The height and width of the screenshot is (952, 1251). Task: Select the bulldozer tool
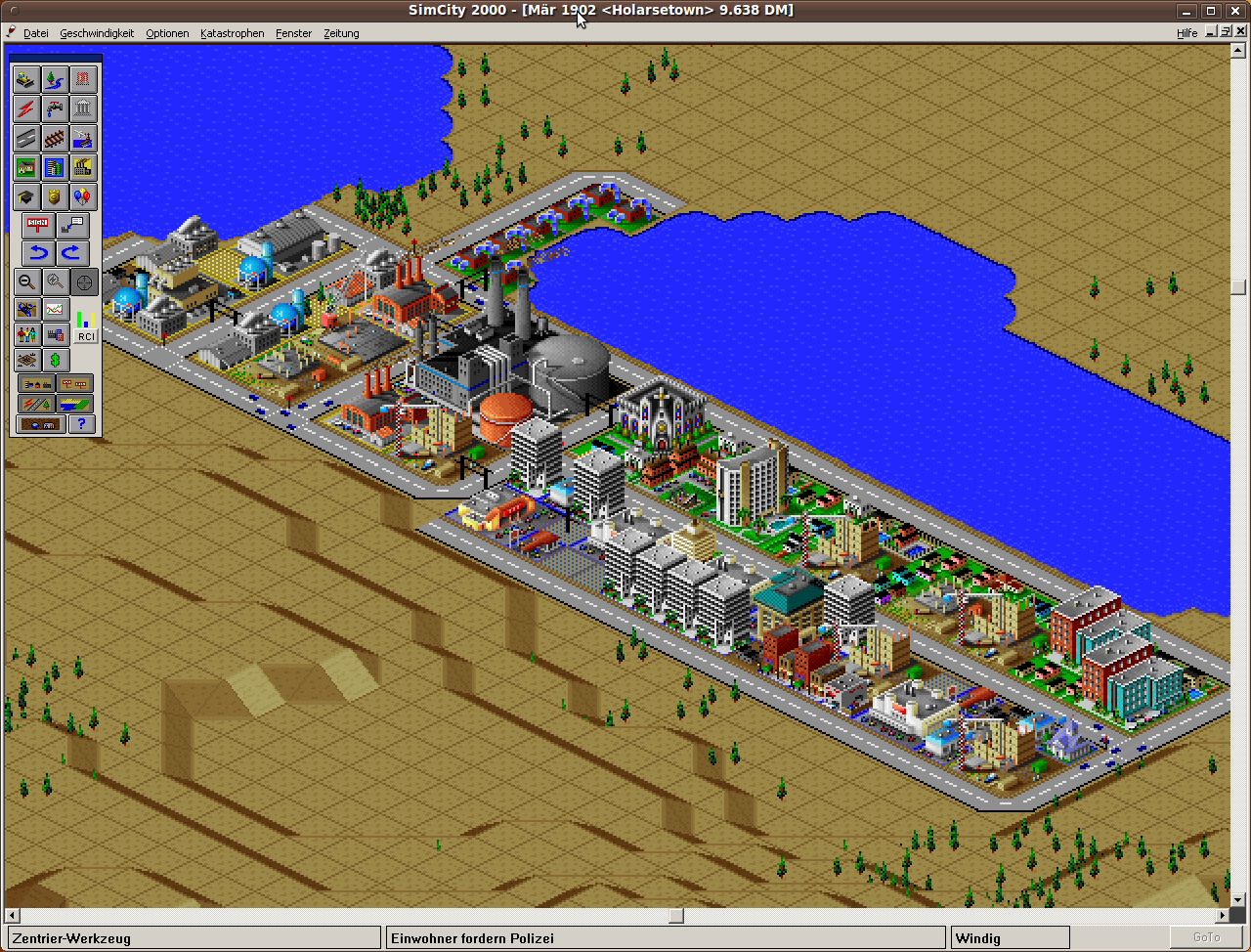point(25,80)
